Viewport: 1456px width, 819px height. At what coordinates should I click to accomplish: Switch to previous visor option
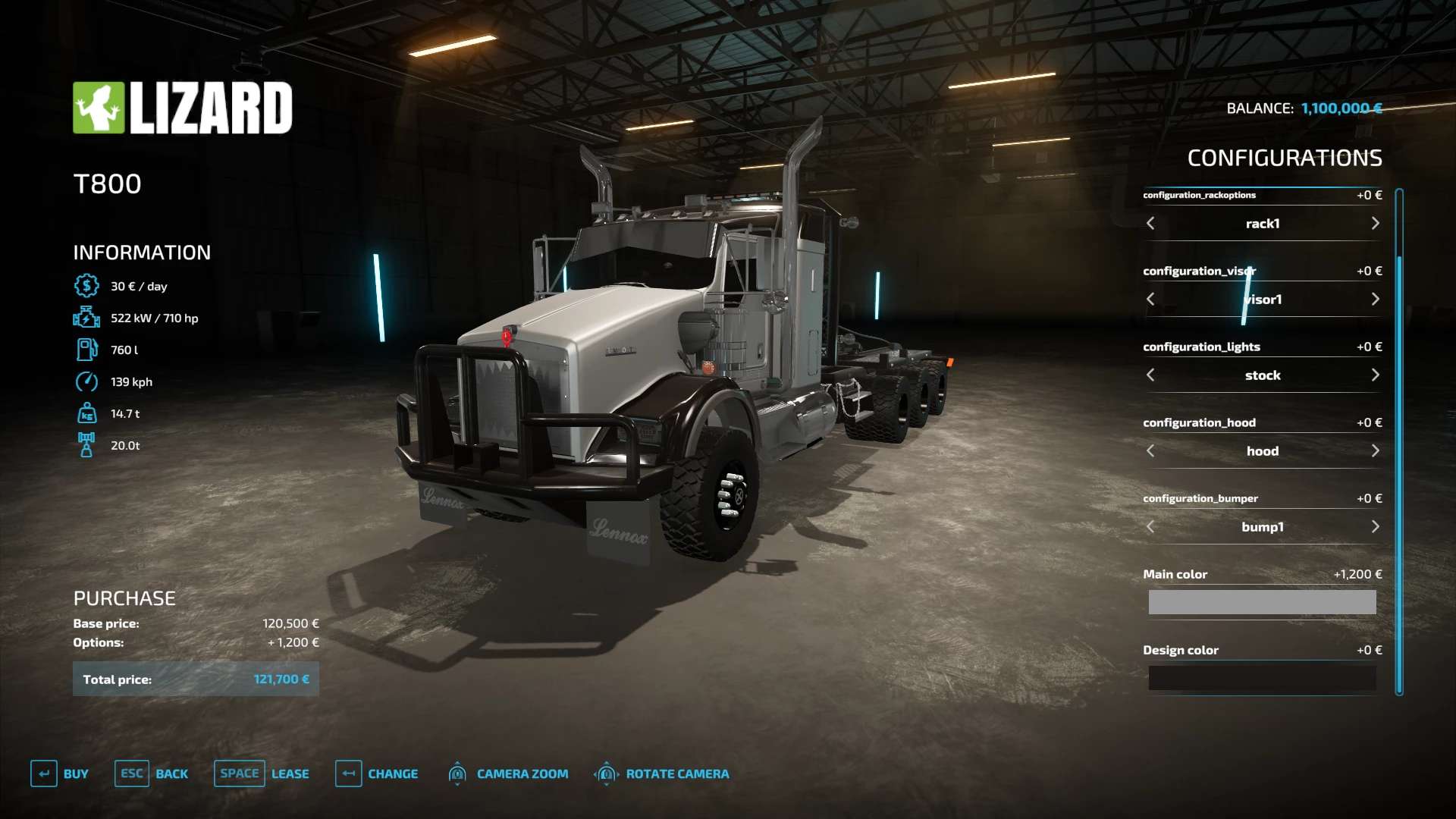(x=1150, y=300)
